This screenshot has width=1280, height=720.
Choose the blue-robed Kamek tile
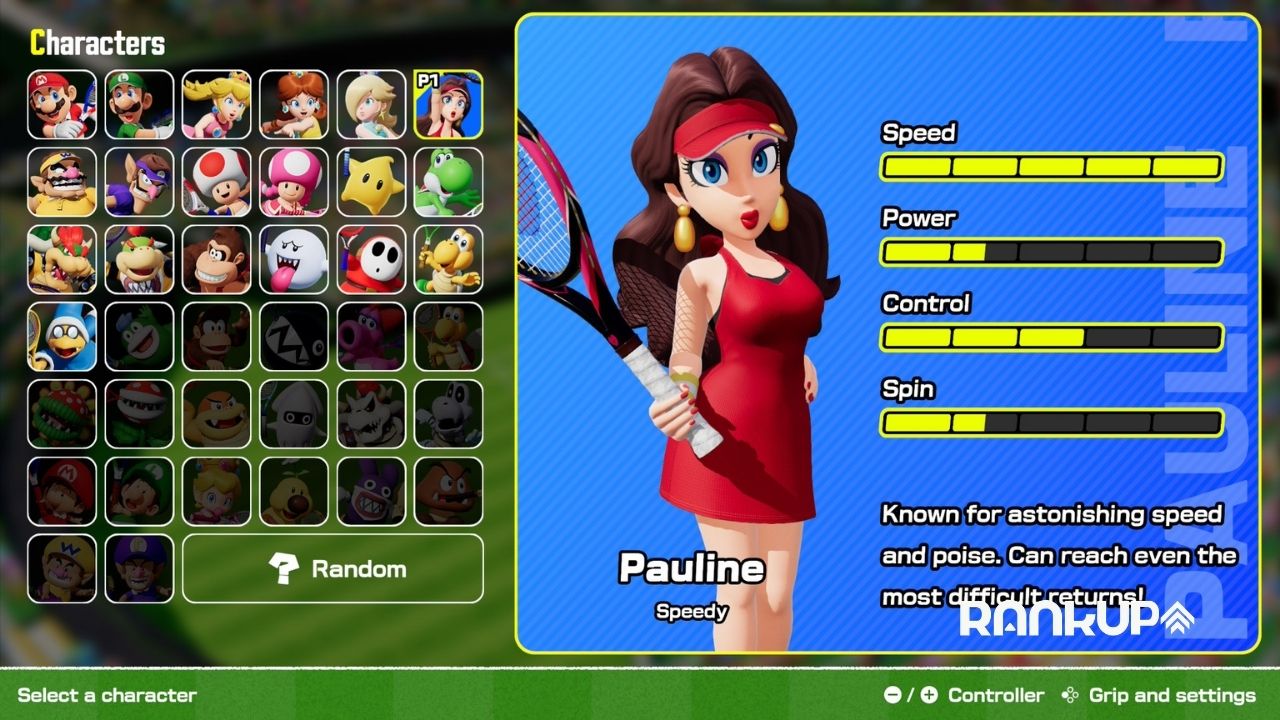[62, 337]
